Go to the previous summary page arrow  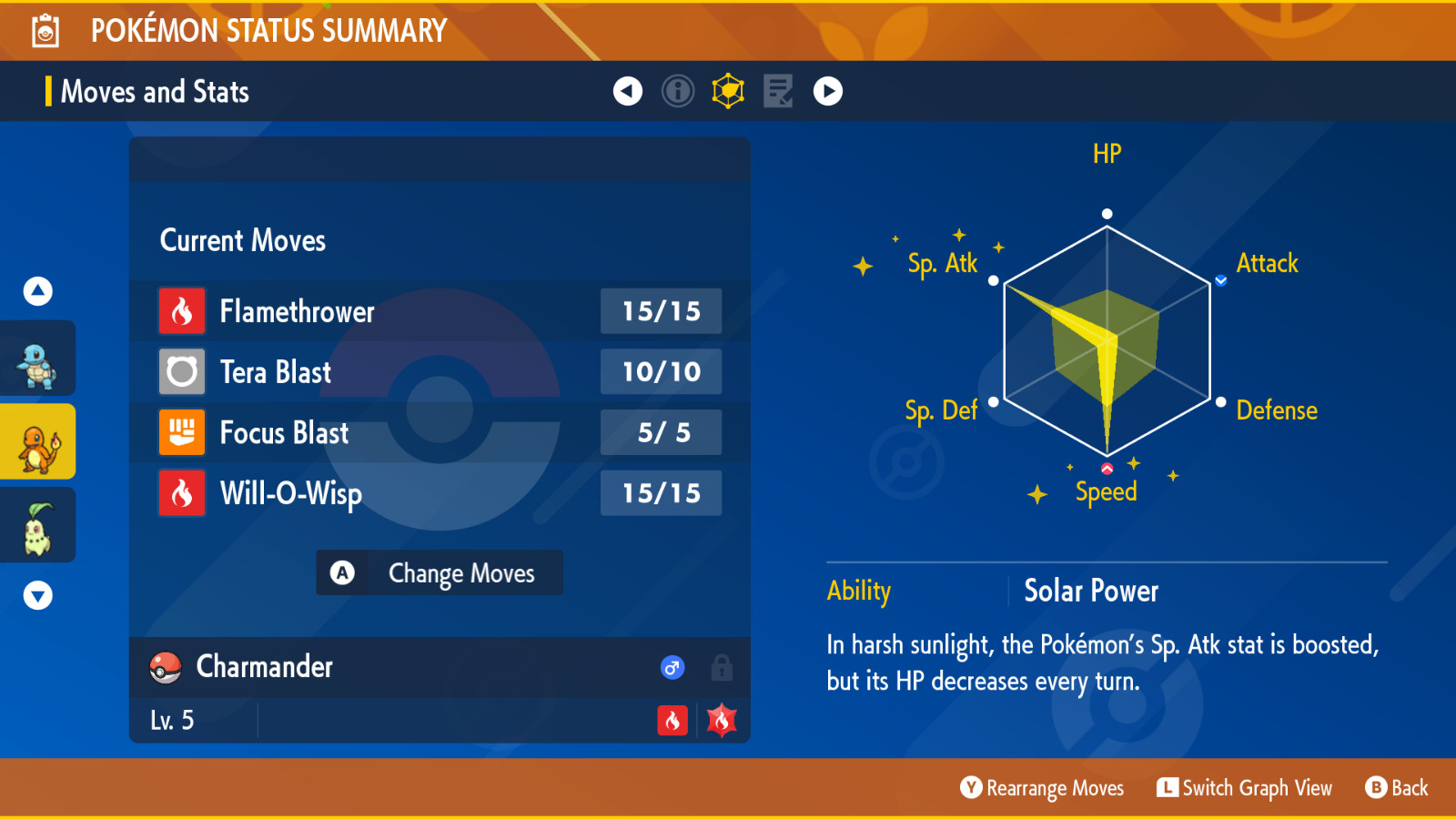pyautogui.click(x=628, y=91)
